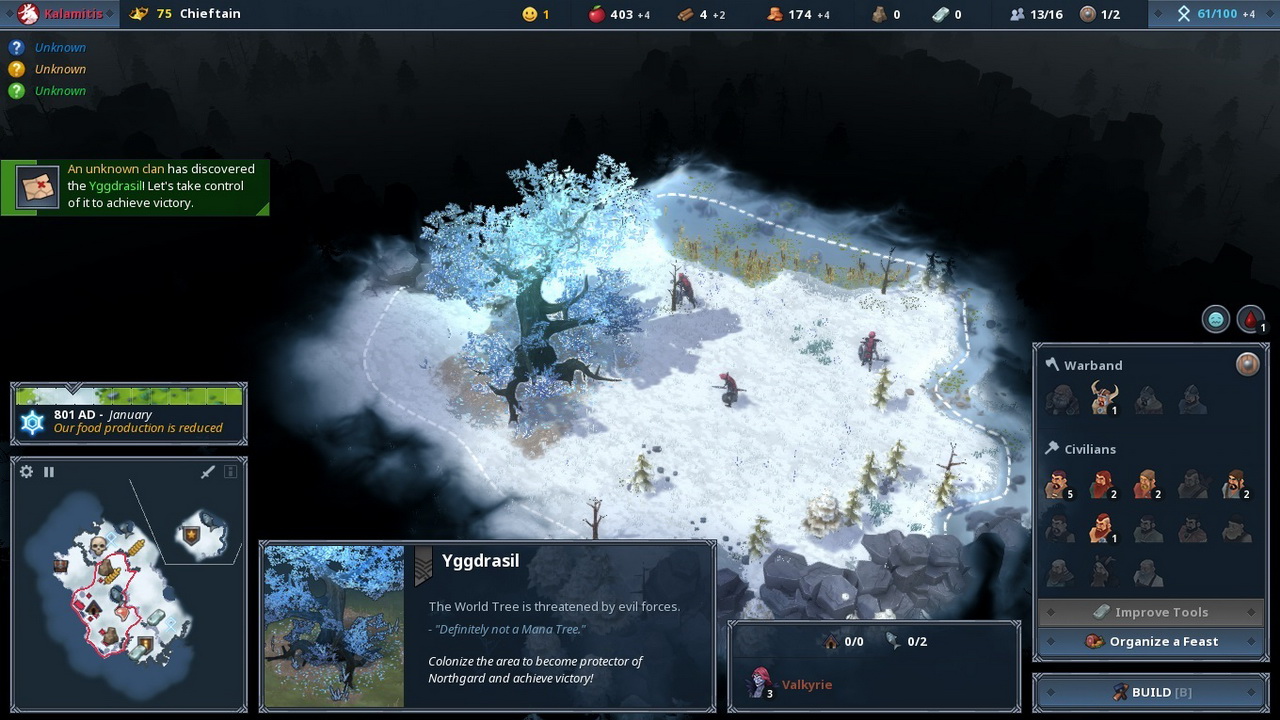
Task: Organize a Feast
Action: [1150, 641]
